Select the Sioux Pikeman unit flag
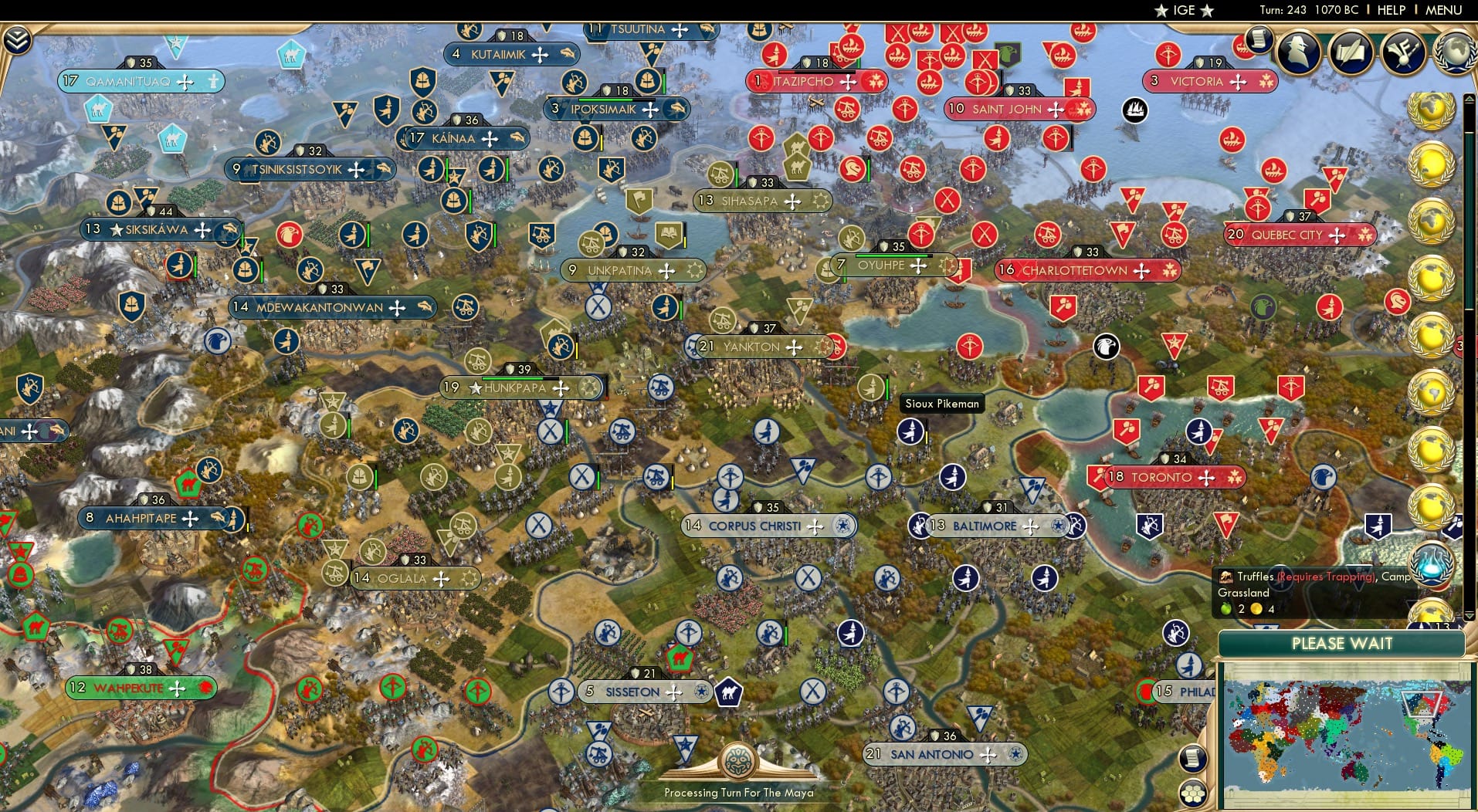The height and width of the screenshot is (812, 1478). point(909,432)
